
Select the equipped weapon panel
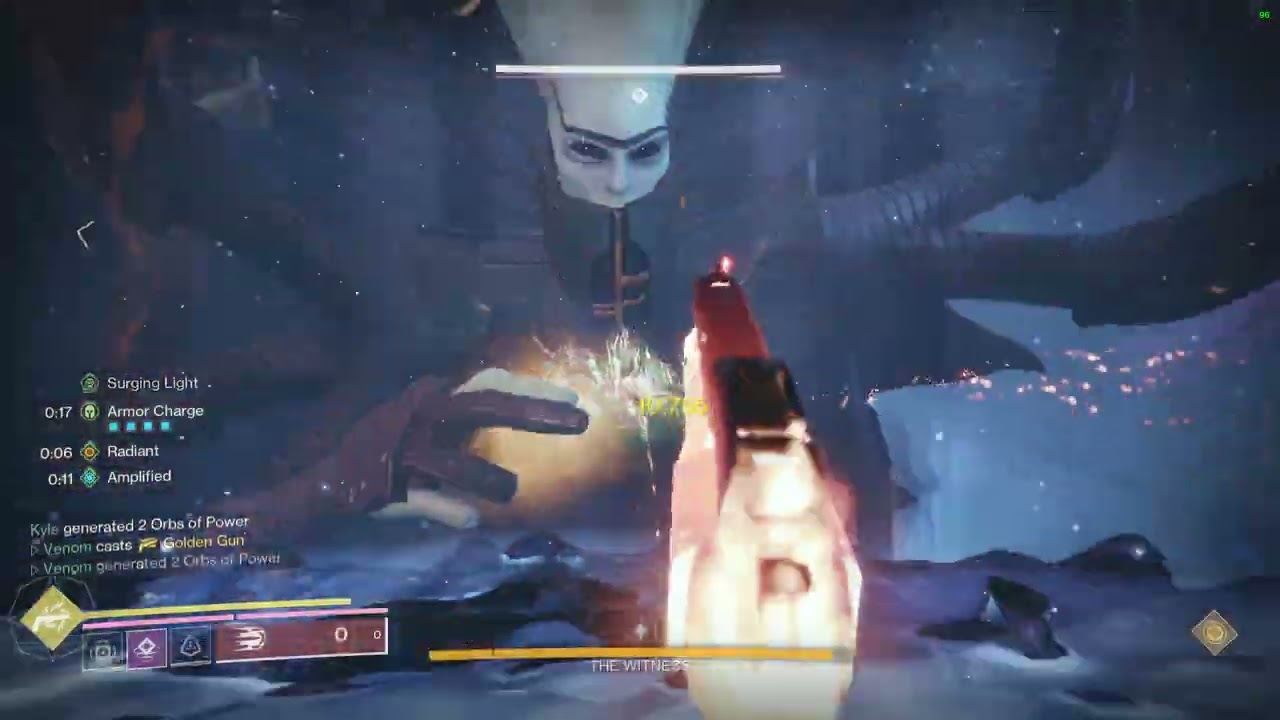(300, 636)
